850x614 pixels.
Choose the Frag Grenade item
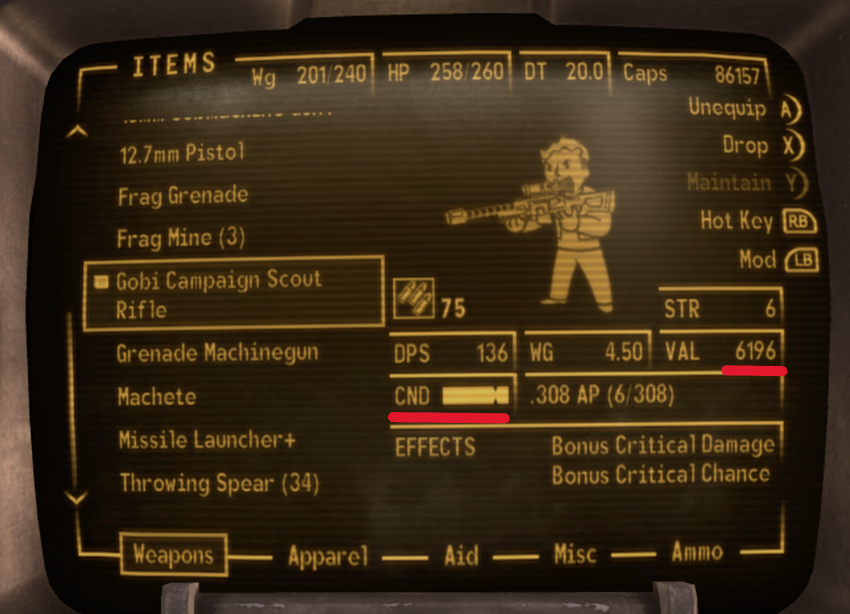click(x=182, y=195)
